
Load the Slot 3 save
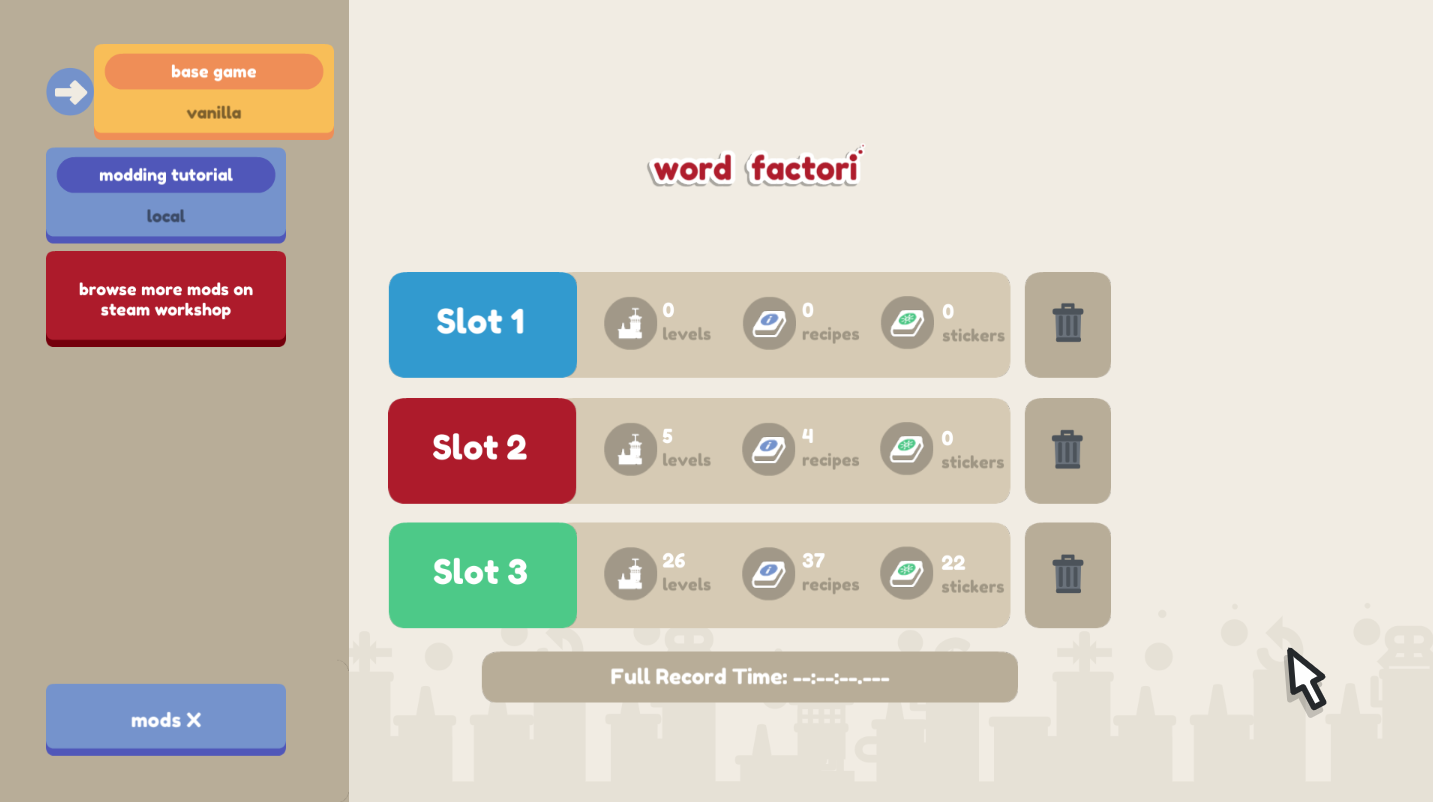482,575
